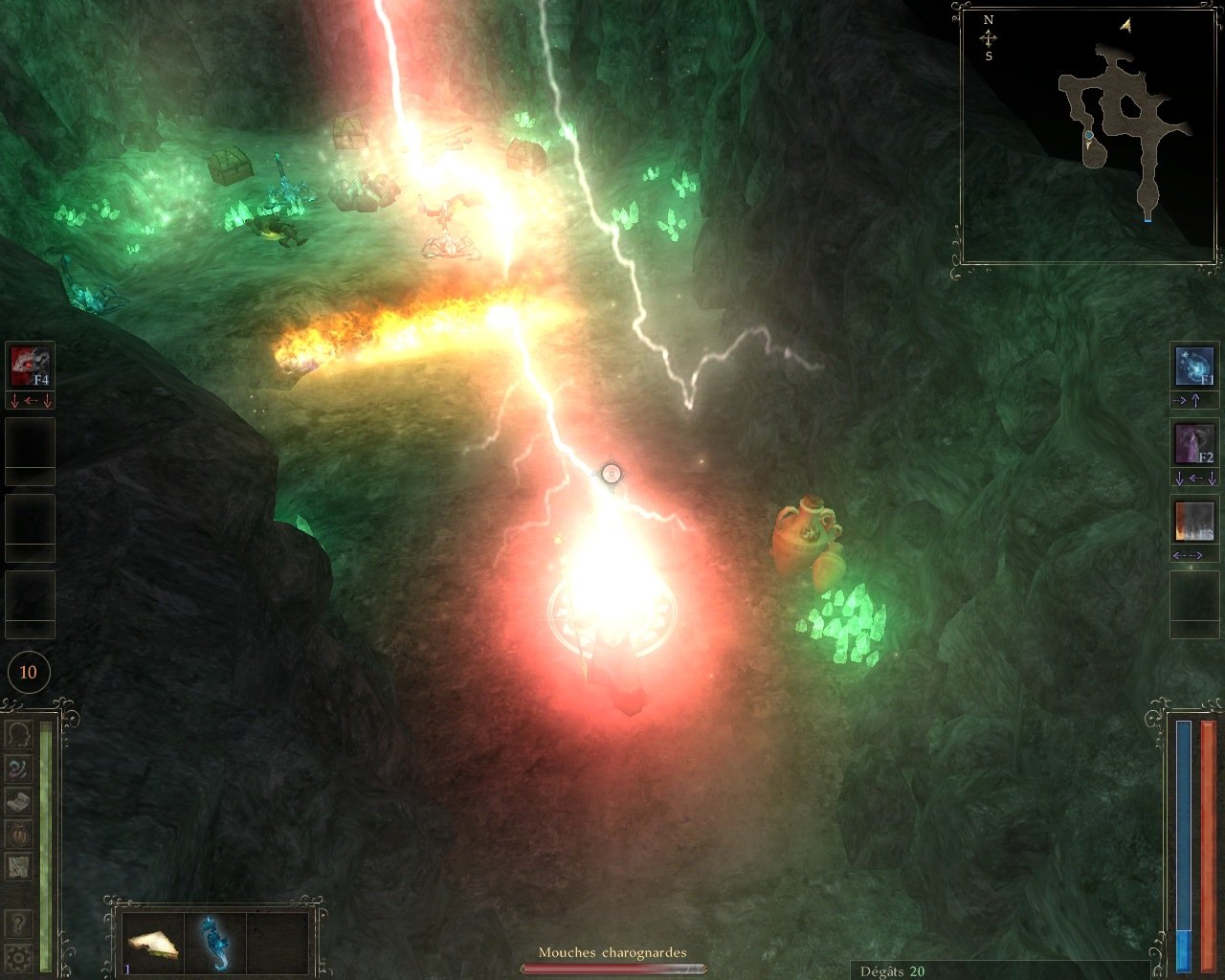1225x980 pixels.
Task: Open the parchment world map
Action: tap(19, 866)
